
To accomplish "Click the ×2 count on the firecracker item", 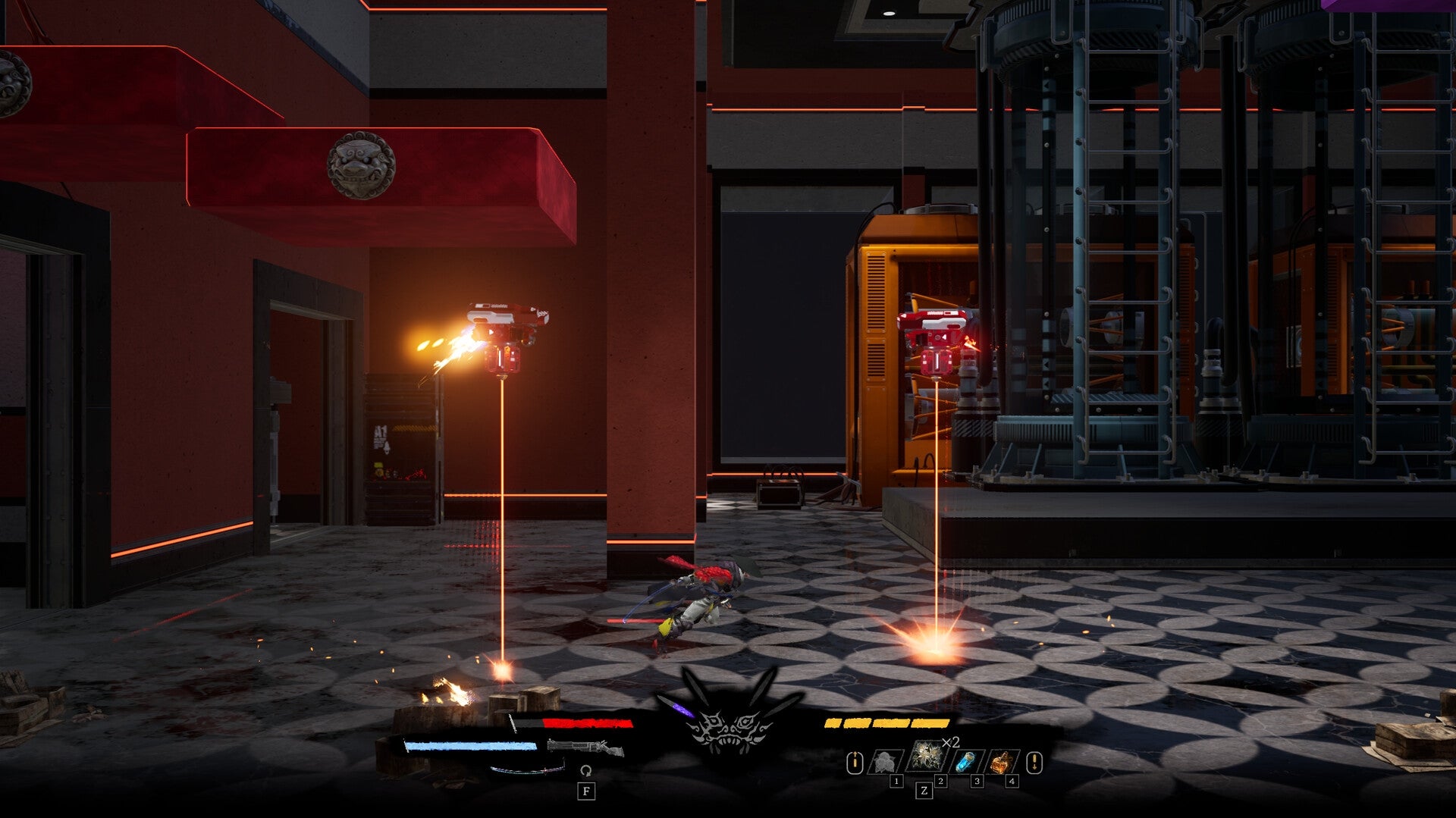I will coord(950,742).
